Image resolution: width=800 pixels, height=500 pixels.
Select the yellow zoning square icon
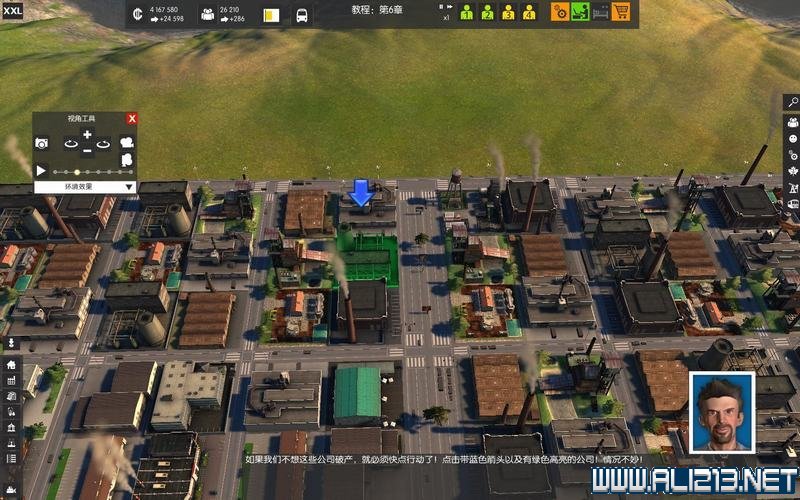click(271, 15)
